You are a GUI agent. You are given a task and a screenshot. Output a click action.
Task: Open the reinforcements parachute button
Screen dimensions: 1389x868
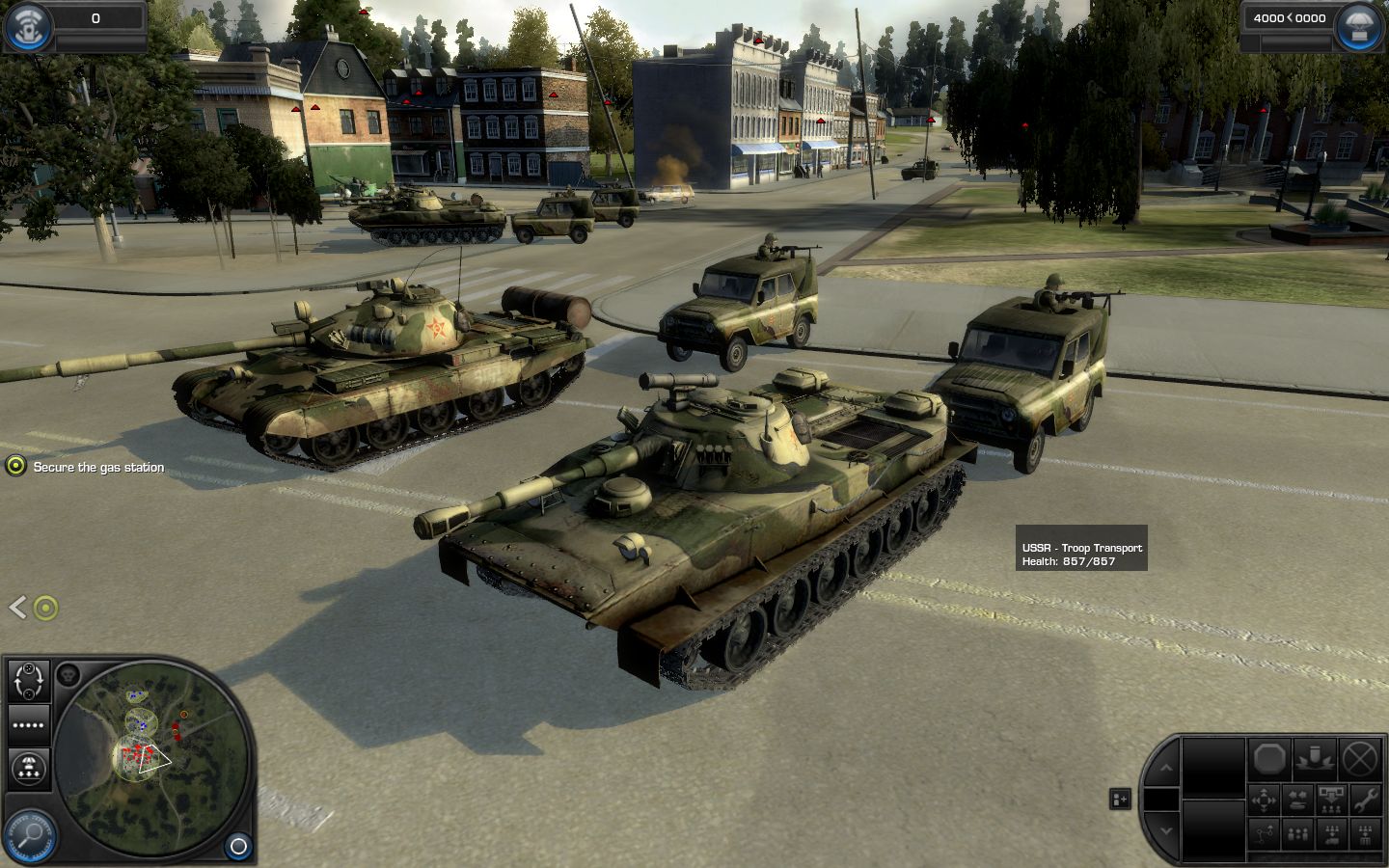tap(1359, 26)
